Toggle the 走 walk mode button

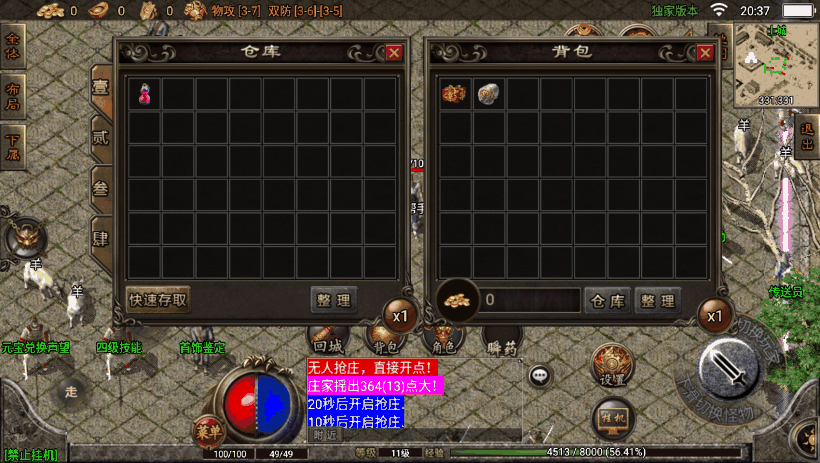(x=70, y=391)
